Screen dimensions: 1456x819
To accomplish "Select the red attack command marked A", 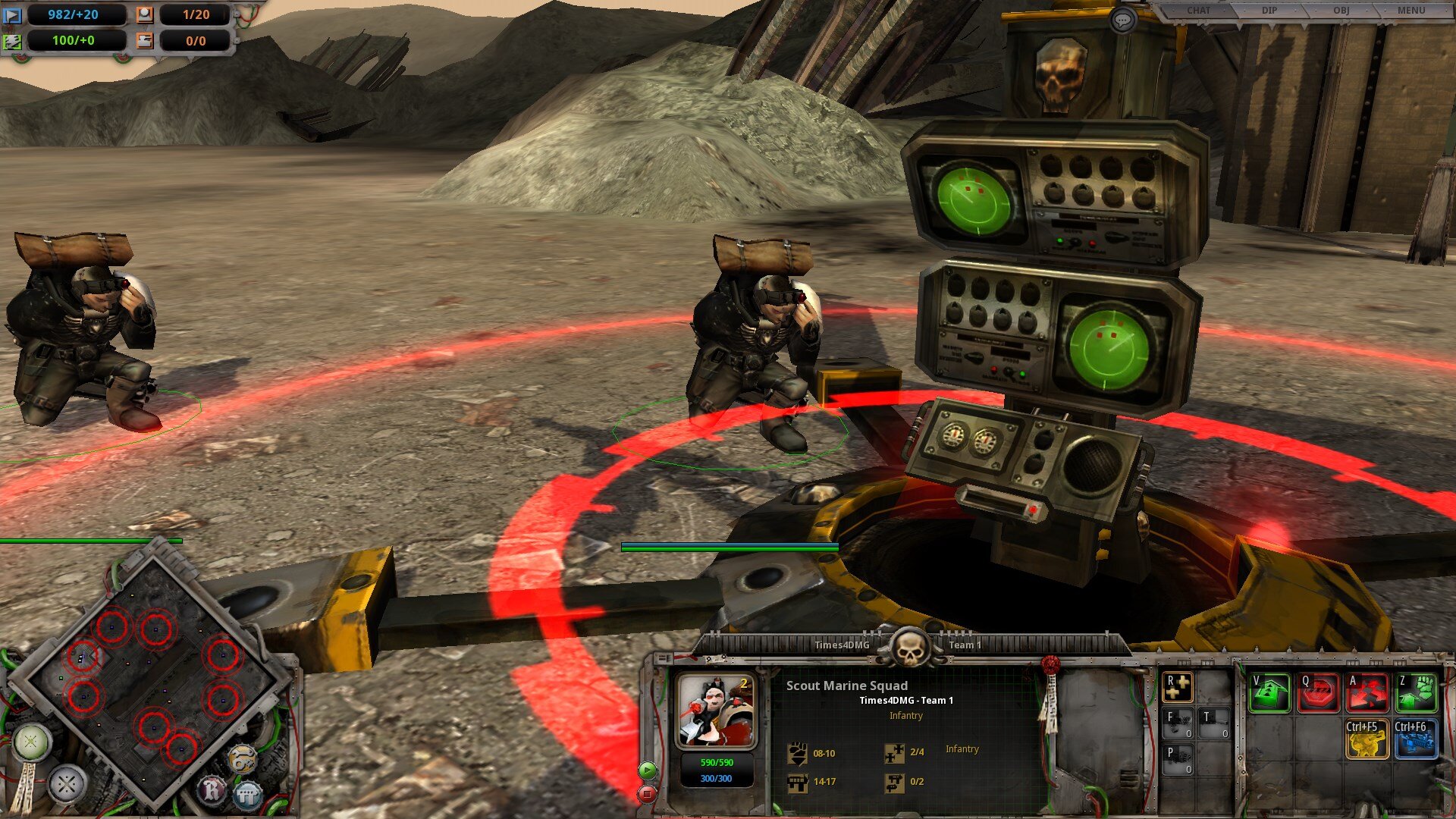I will tap(1367, 692).
